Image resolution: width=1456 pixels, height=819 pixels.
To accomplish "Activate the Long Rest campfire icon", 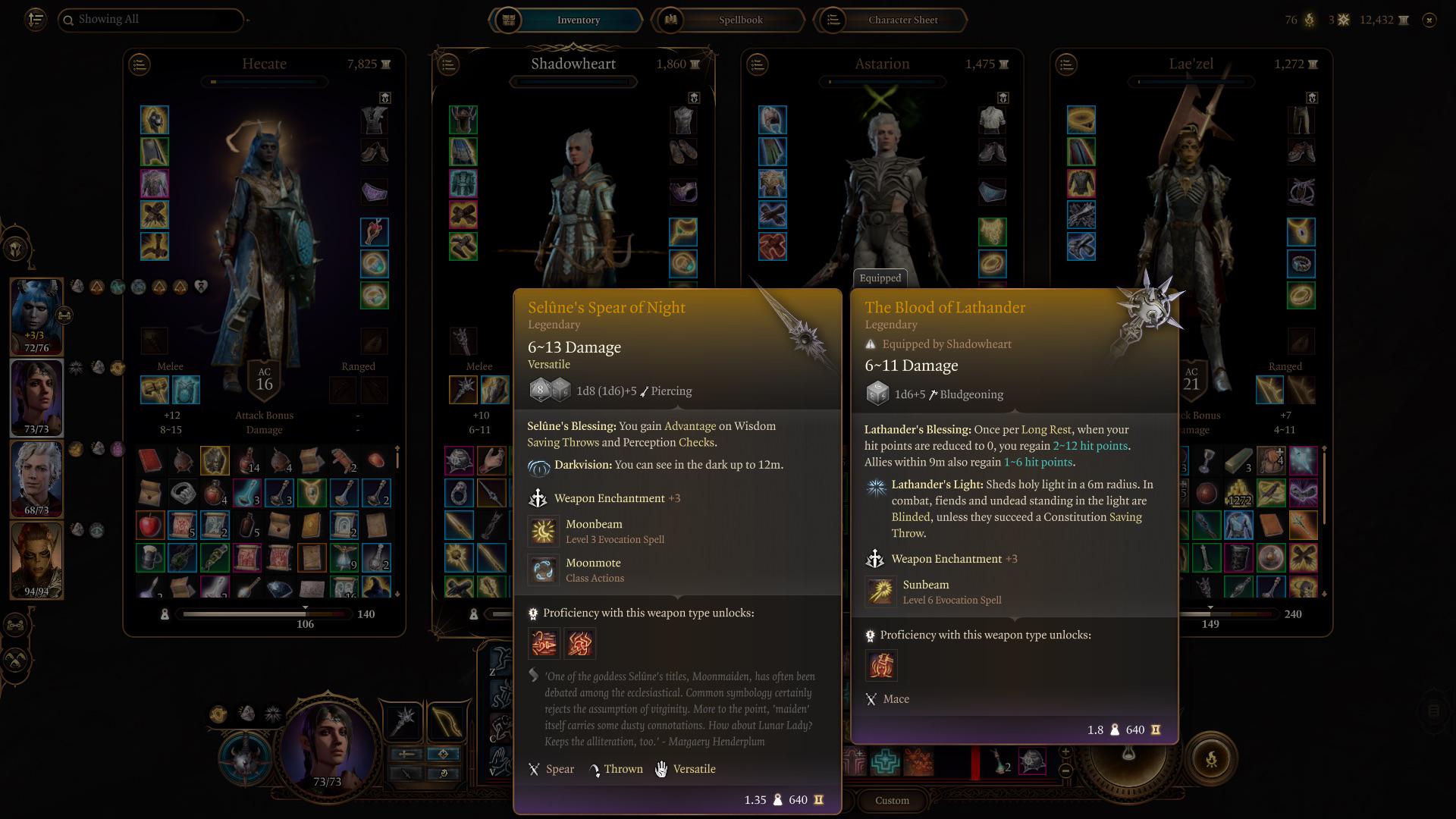I will click(1212, 758).
